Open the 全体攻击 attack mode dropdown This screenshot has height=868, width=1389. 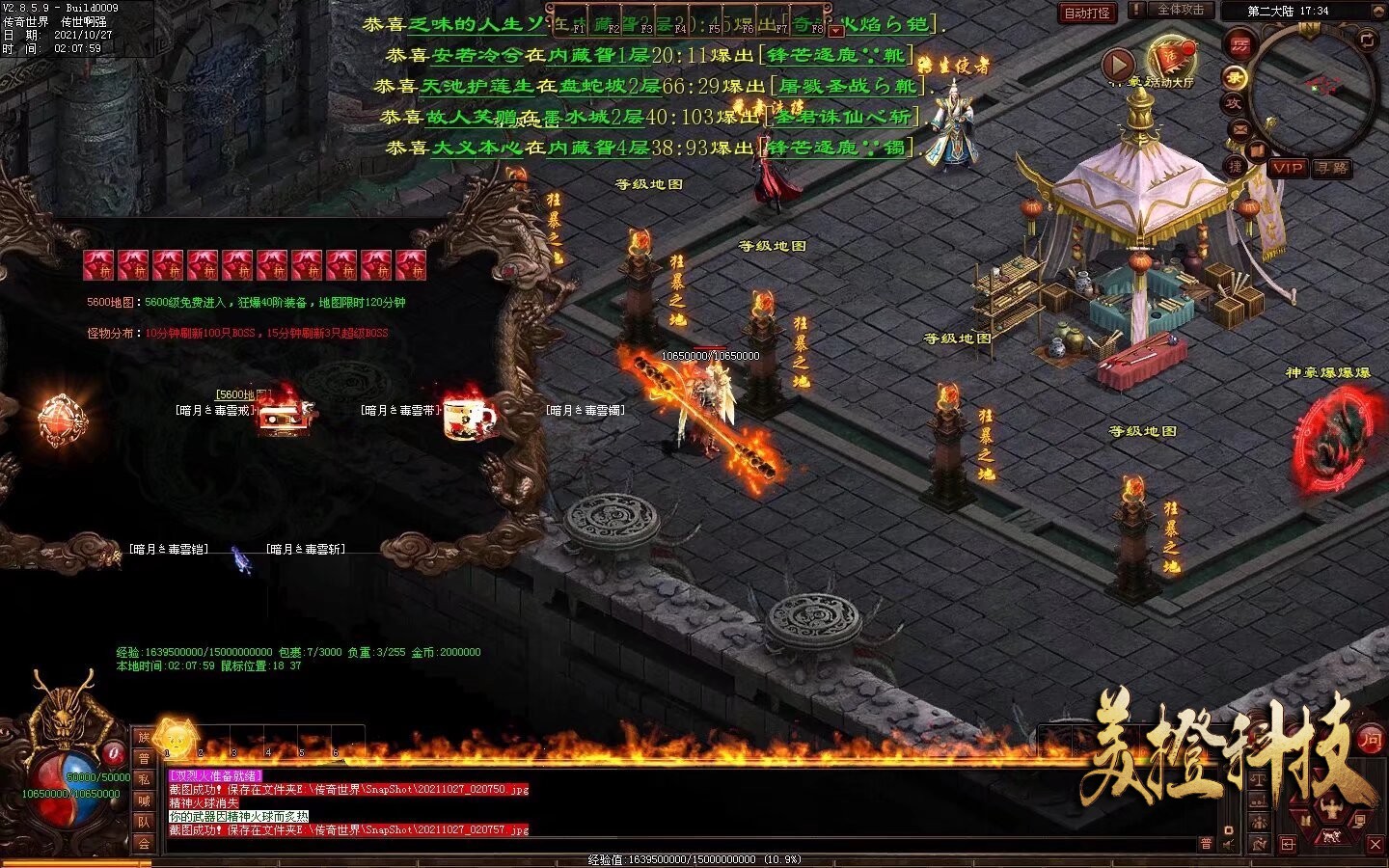(1182, 12)
